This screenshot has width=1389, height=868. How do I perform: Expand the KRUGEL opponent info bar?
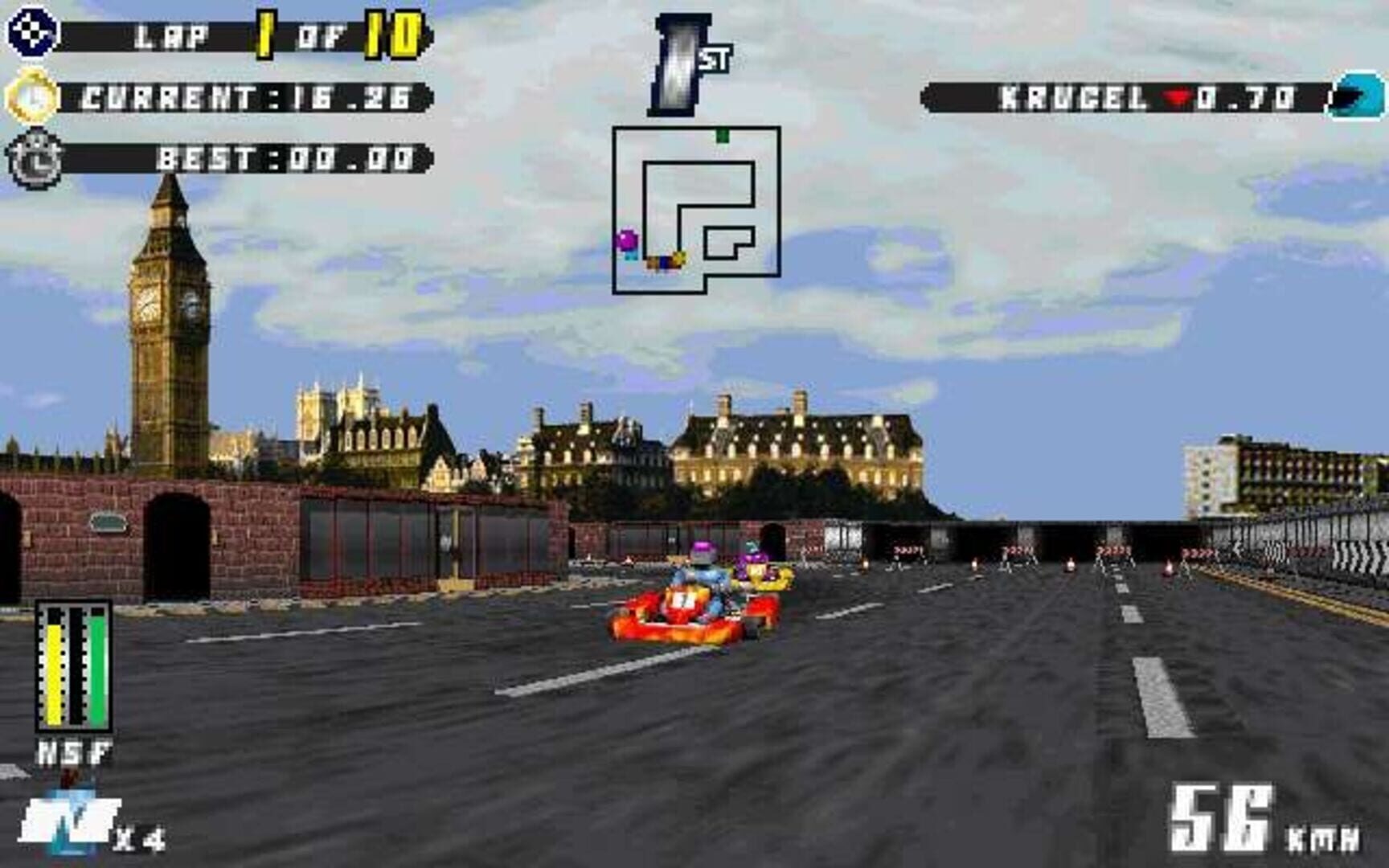click(x=1125, y=96)
